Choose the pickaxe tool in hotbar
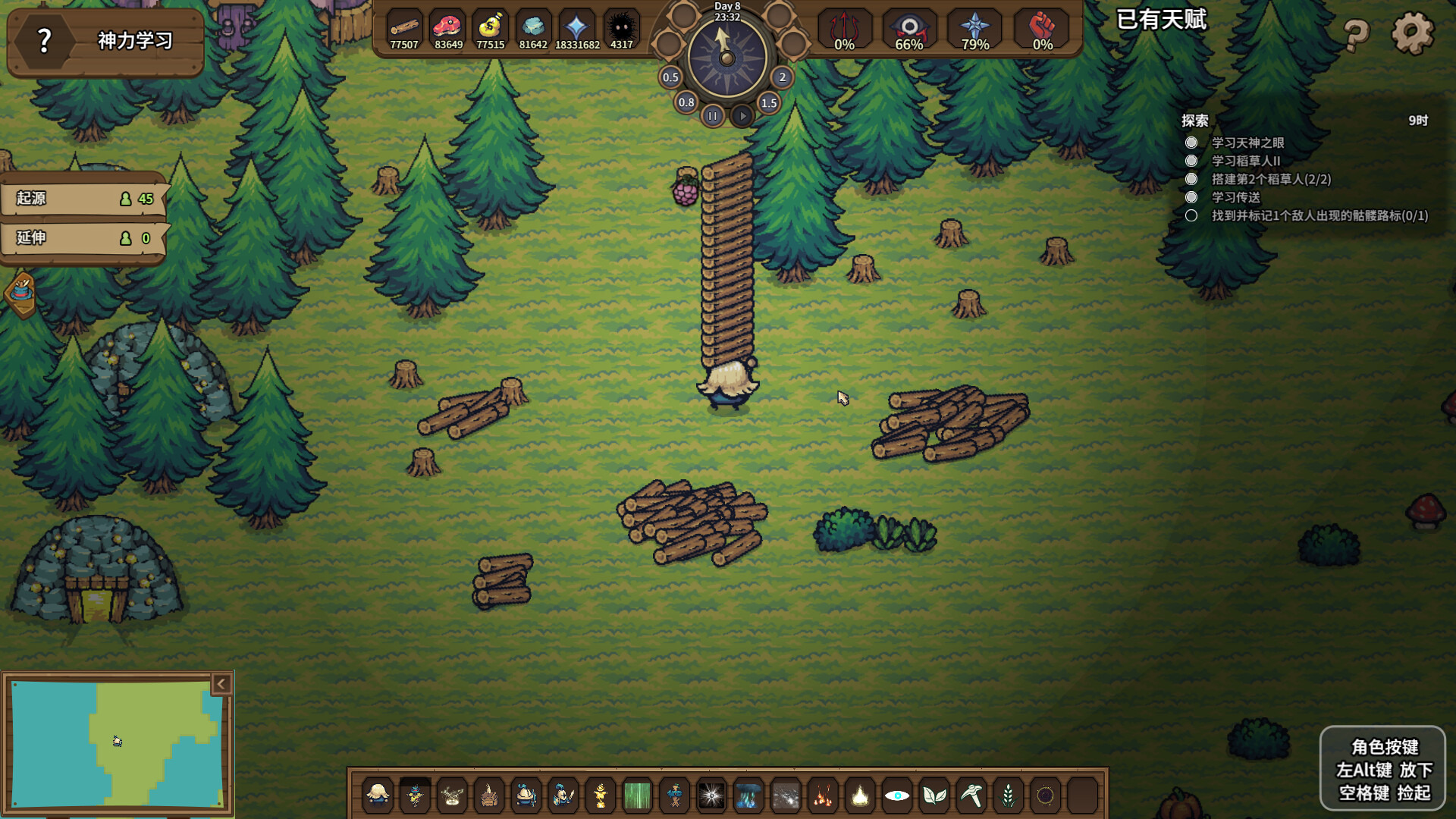The width and height of the screenshot is (1456, 819). coord(971,795)
